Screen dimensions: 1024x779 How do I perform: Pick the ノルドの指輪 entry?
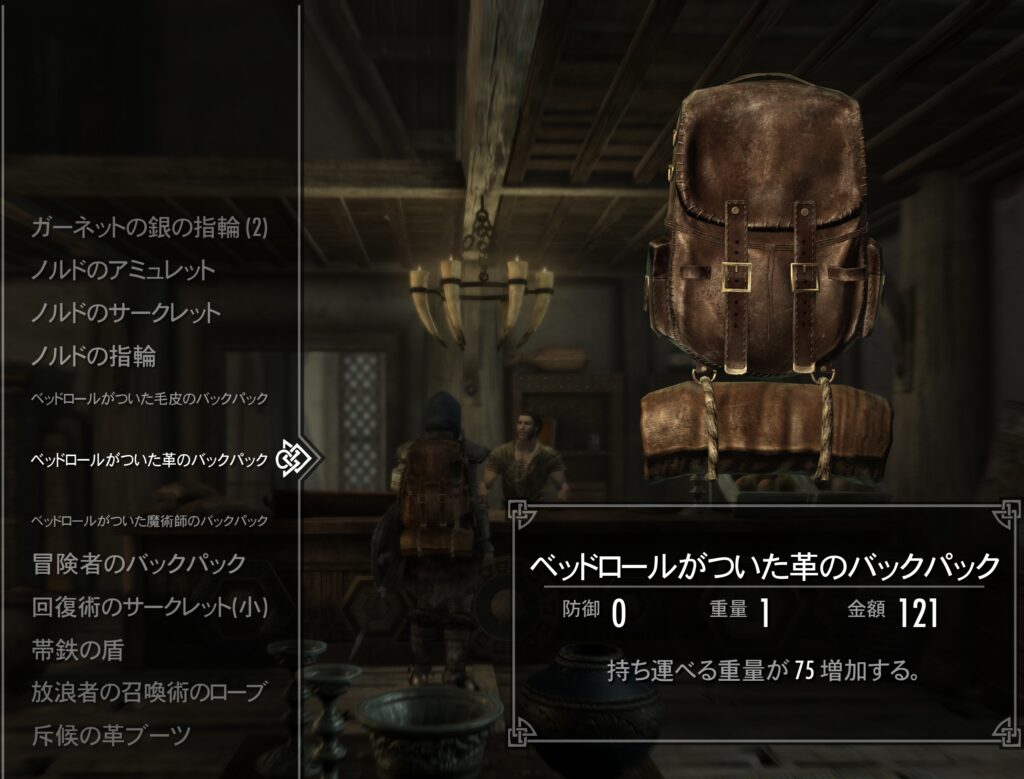pos(94,355)
